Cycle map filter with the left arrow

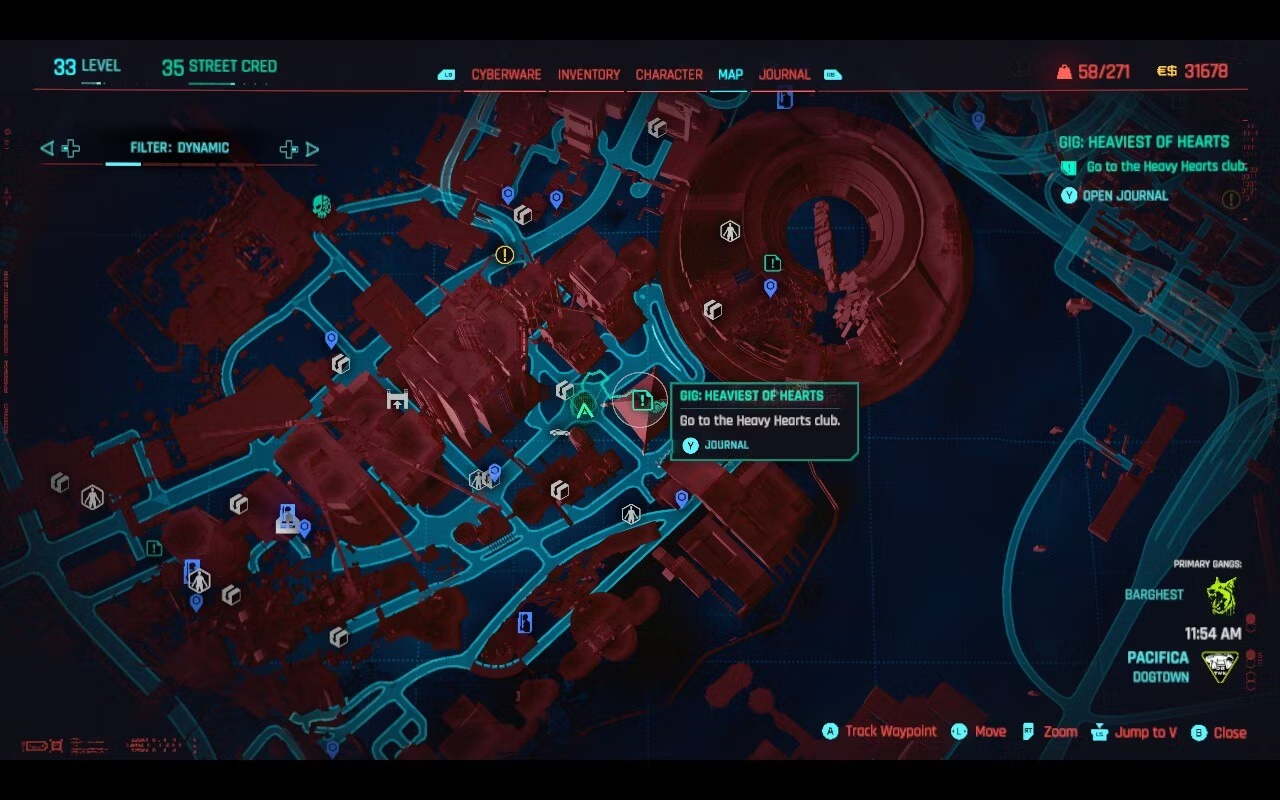click(x=47, y=149)
